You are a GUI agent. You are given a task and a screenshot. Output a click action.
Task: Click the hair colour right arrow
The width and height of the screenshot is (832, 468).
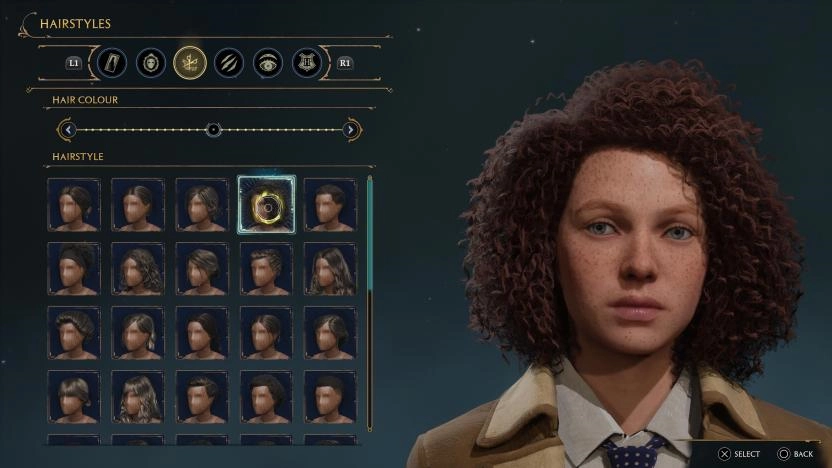(x=351, y=129)
